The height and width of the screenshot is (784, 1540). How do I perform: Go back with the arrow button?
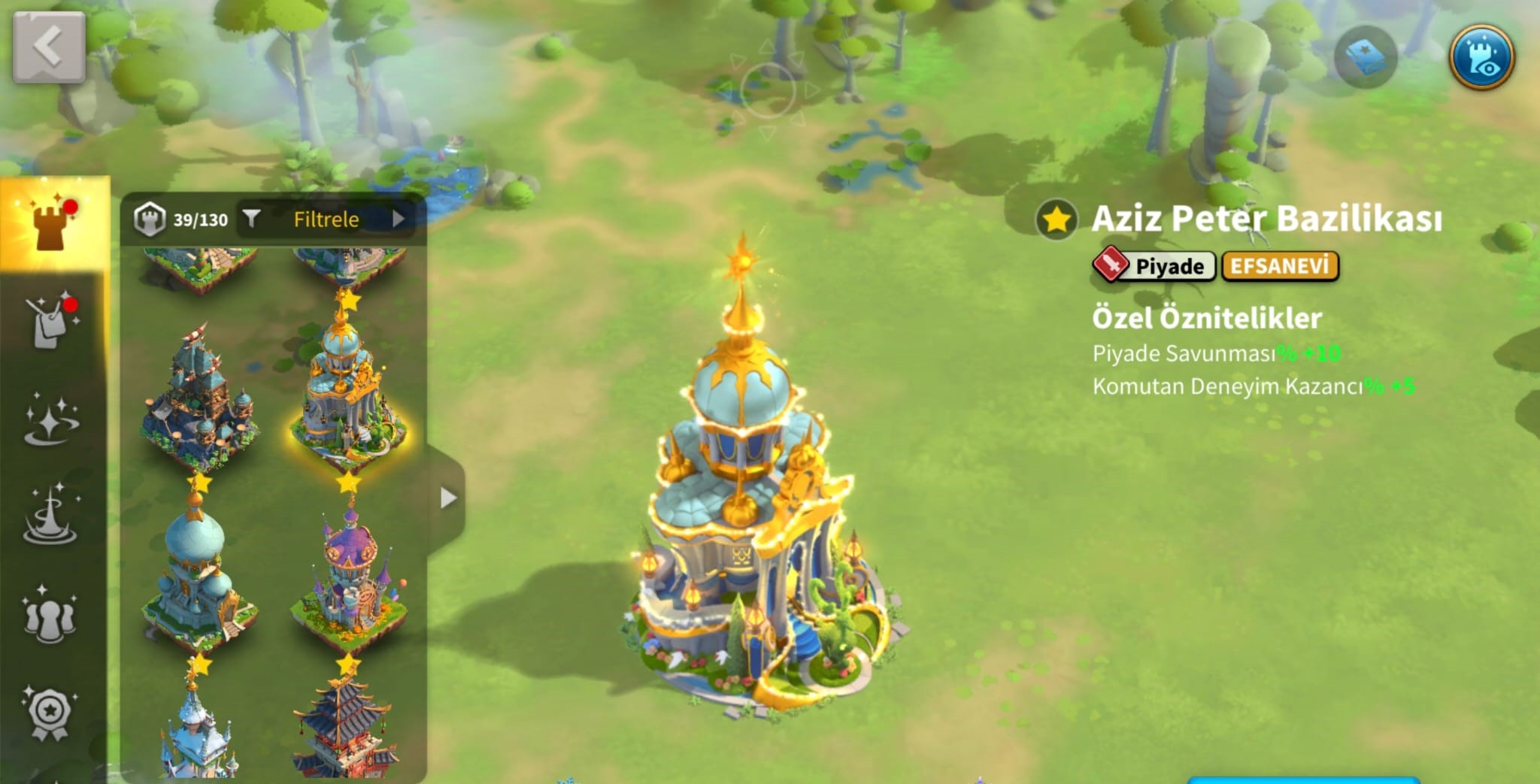(x=49, y=47)
